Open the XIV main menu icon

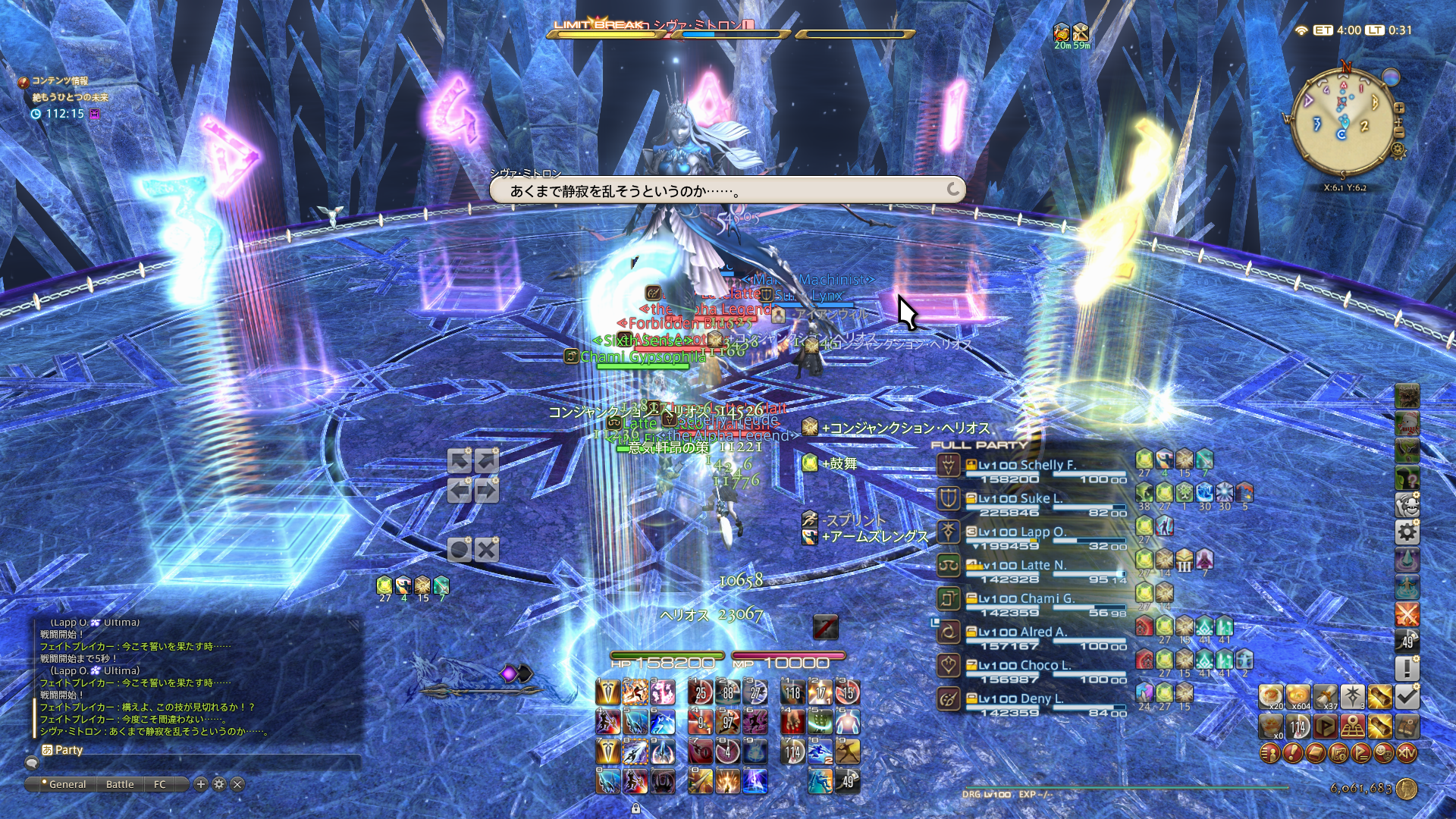coord(1406,753)
